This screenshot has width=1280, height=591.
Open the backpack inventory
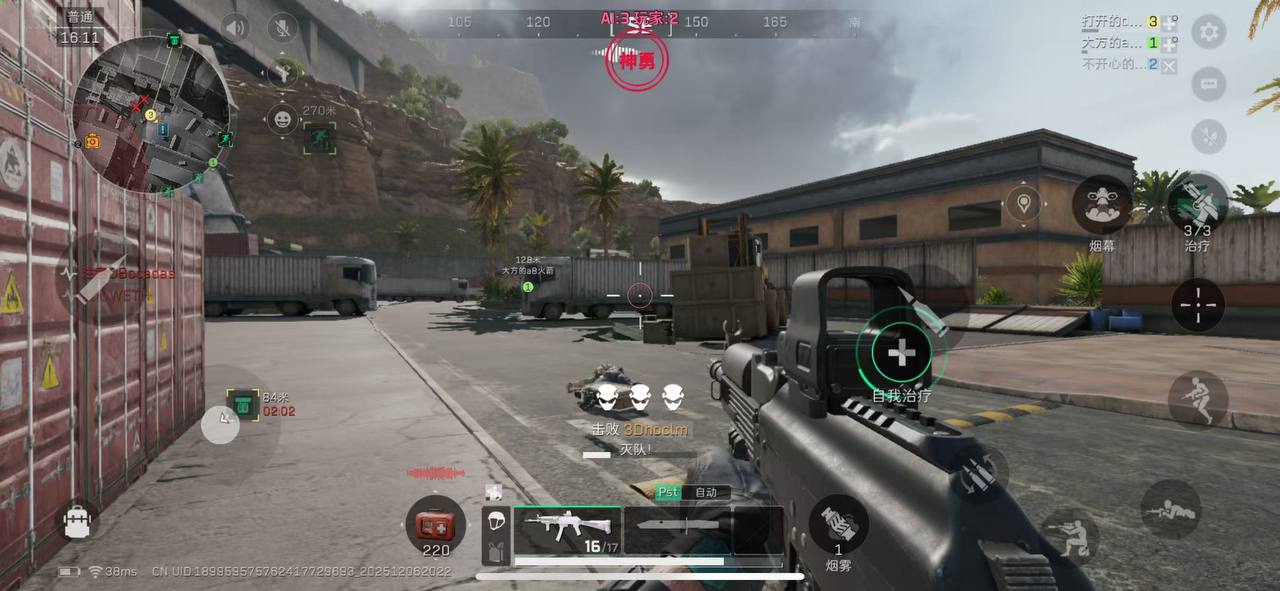point(77,522)
